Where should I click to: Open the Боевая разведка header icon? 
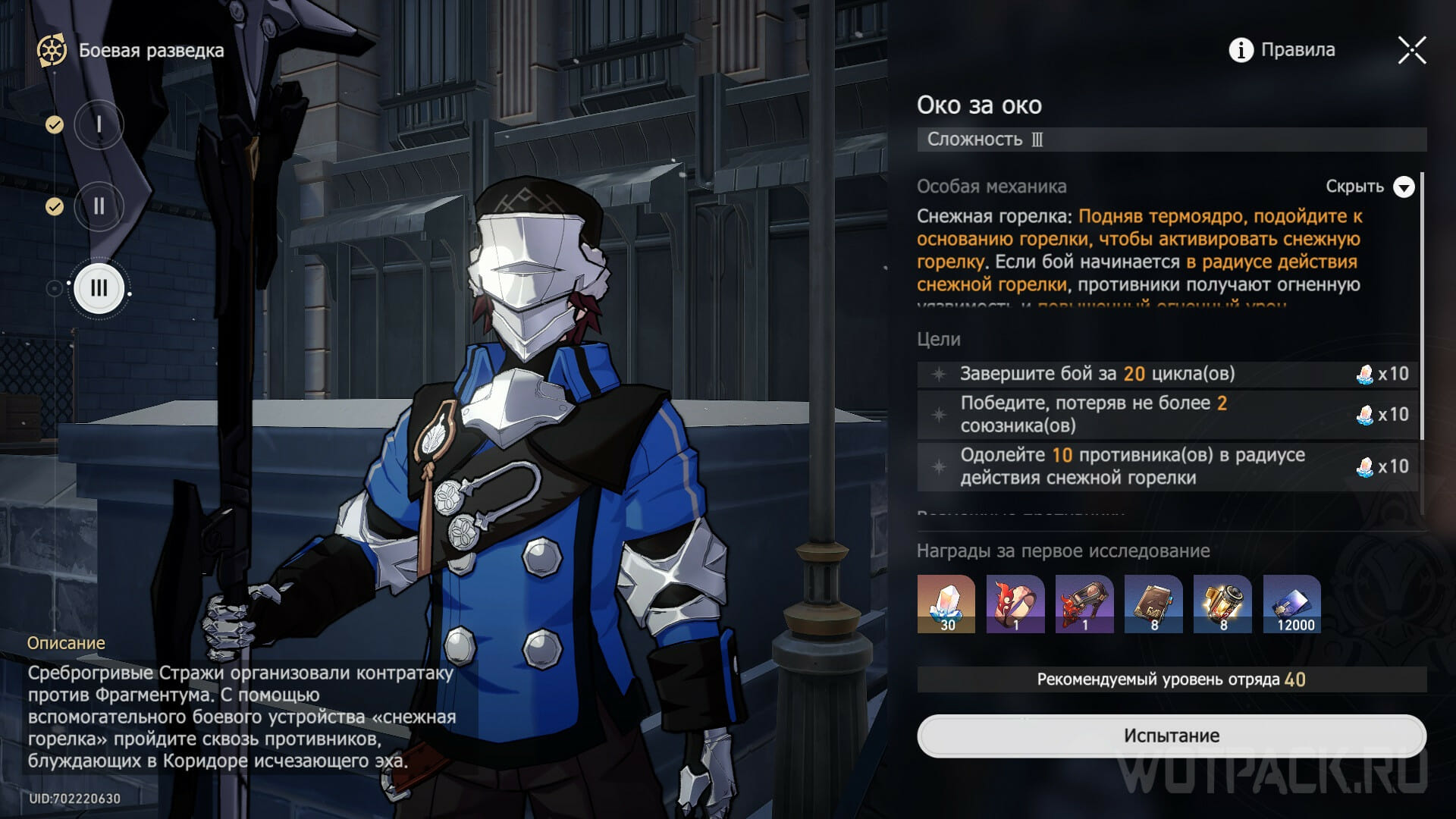pos(52,51)
